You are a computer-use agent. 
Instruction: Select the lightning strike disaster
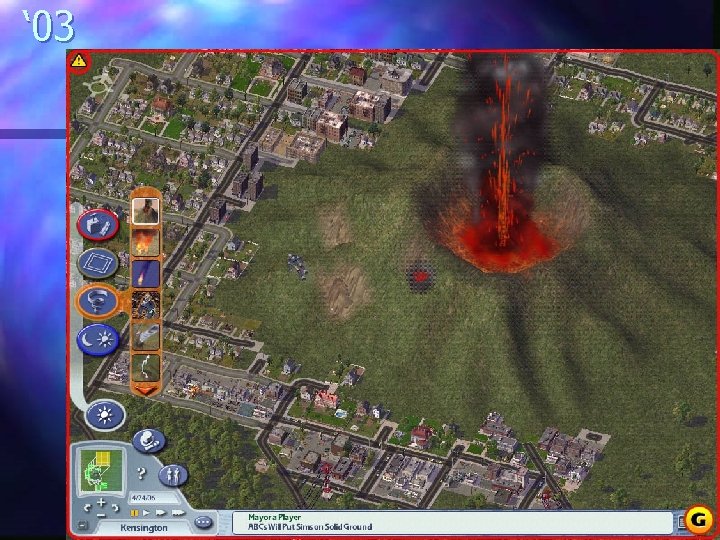[145, 366]
